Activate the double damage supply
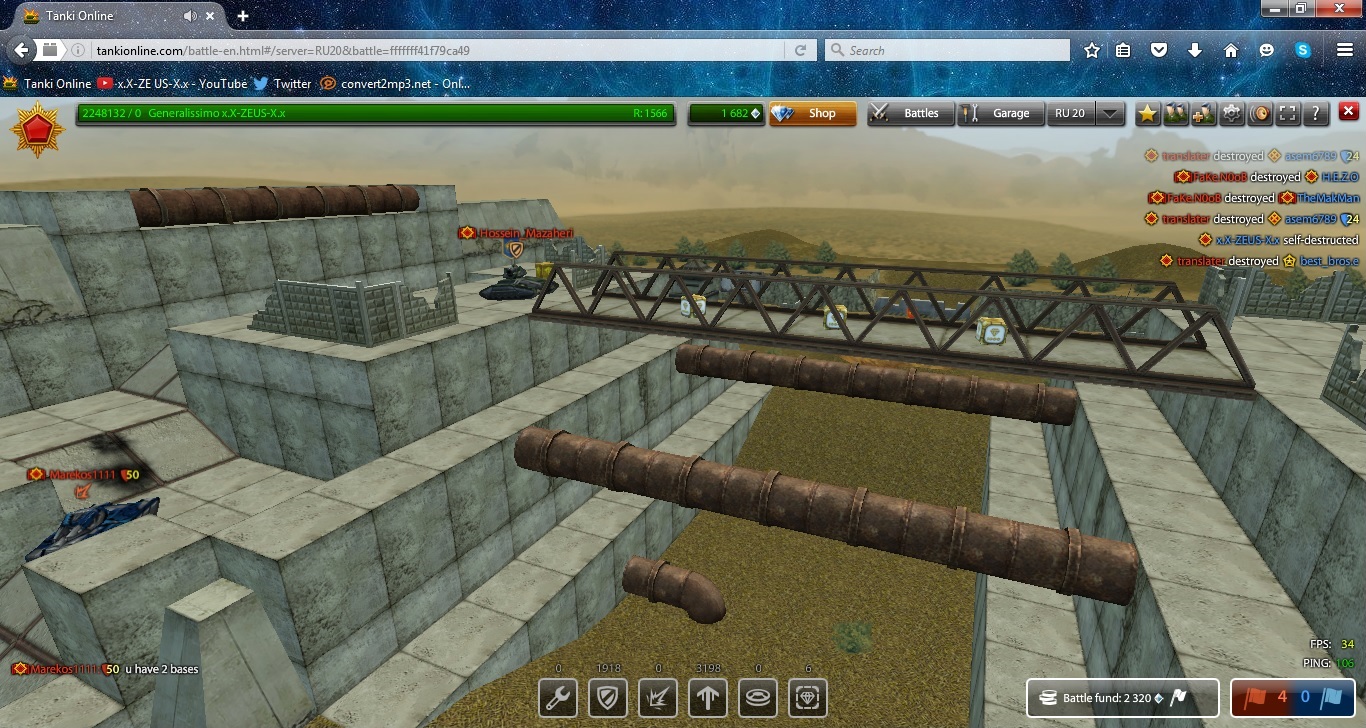Screen dimensions: 1366x728 pyautogui.click(x=658, y=698)
